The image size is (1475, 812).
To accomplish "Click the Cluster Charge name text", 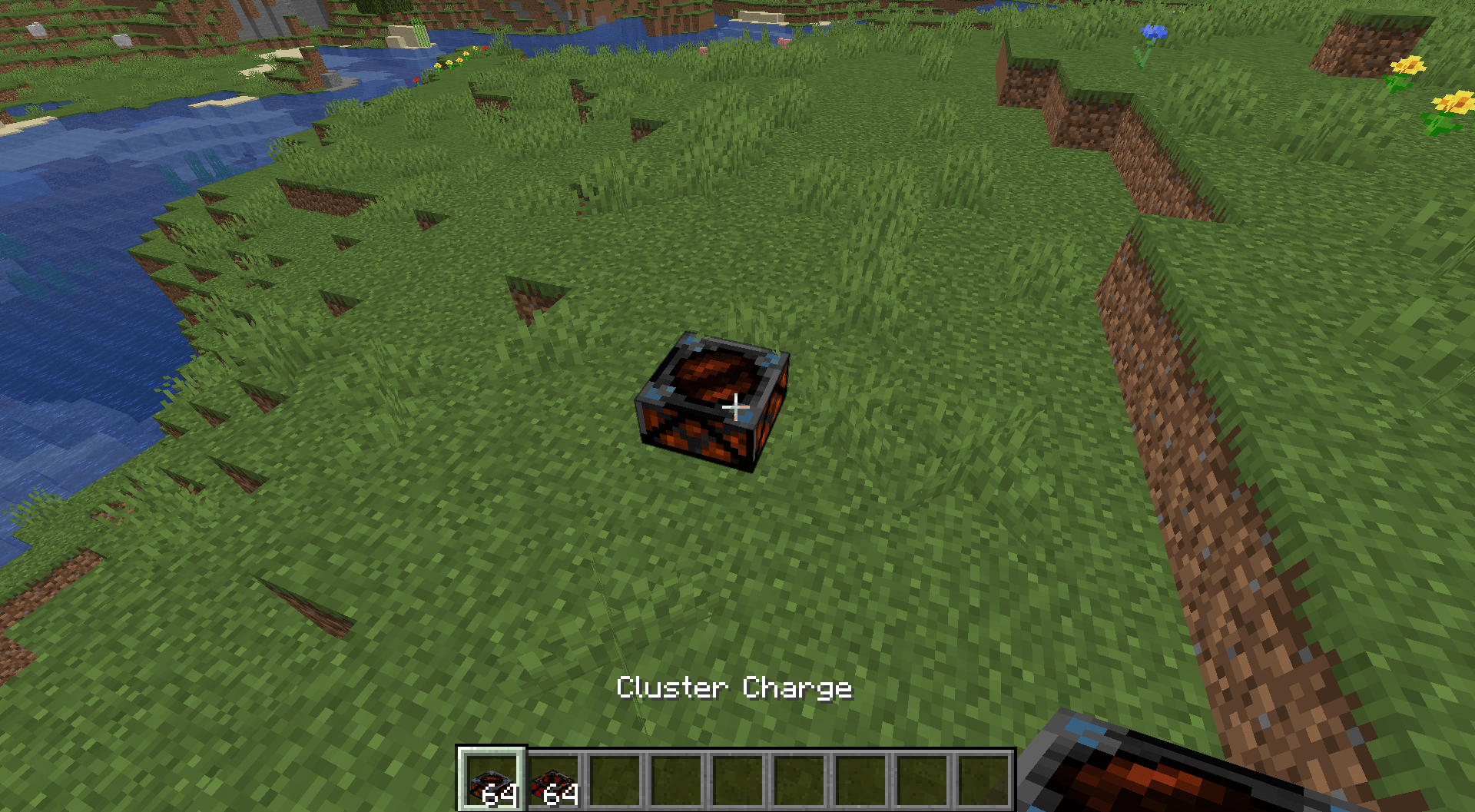I will [x=735, y=688].
